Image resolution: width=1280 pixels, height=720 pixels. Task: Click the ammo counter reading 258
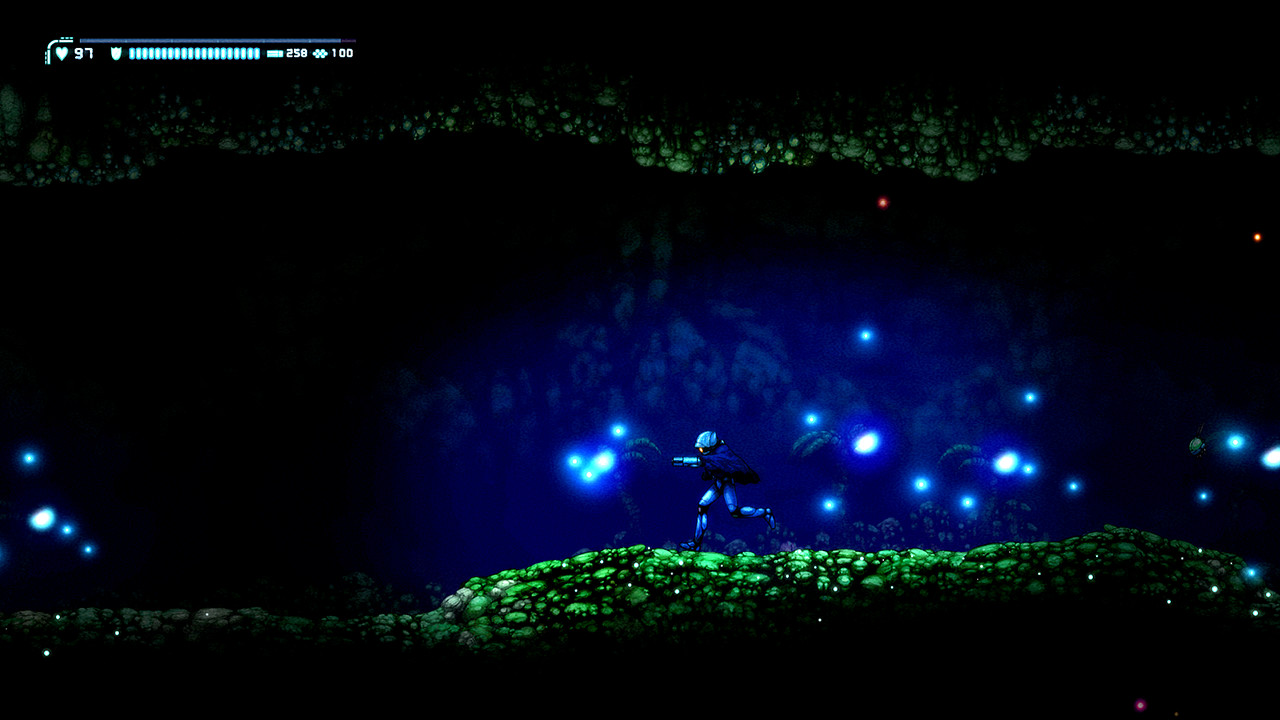pos(297,52)
